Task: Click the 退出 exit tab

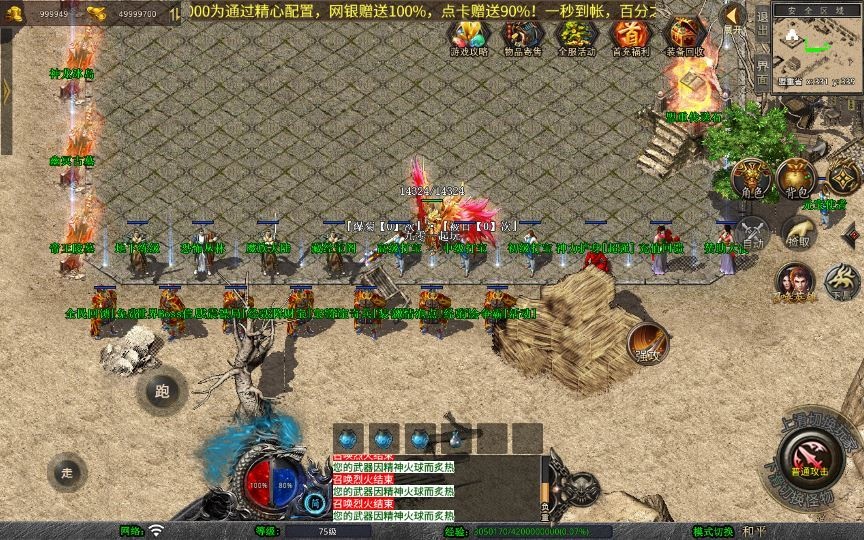Action: (763, 22)
